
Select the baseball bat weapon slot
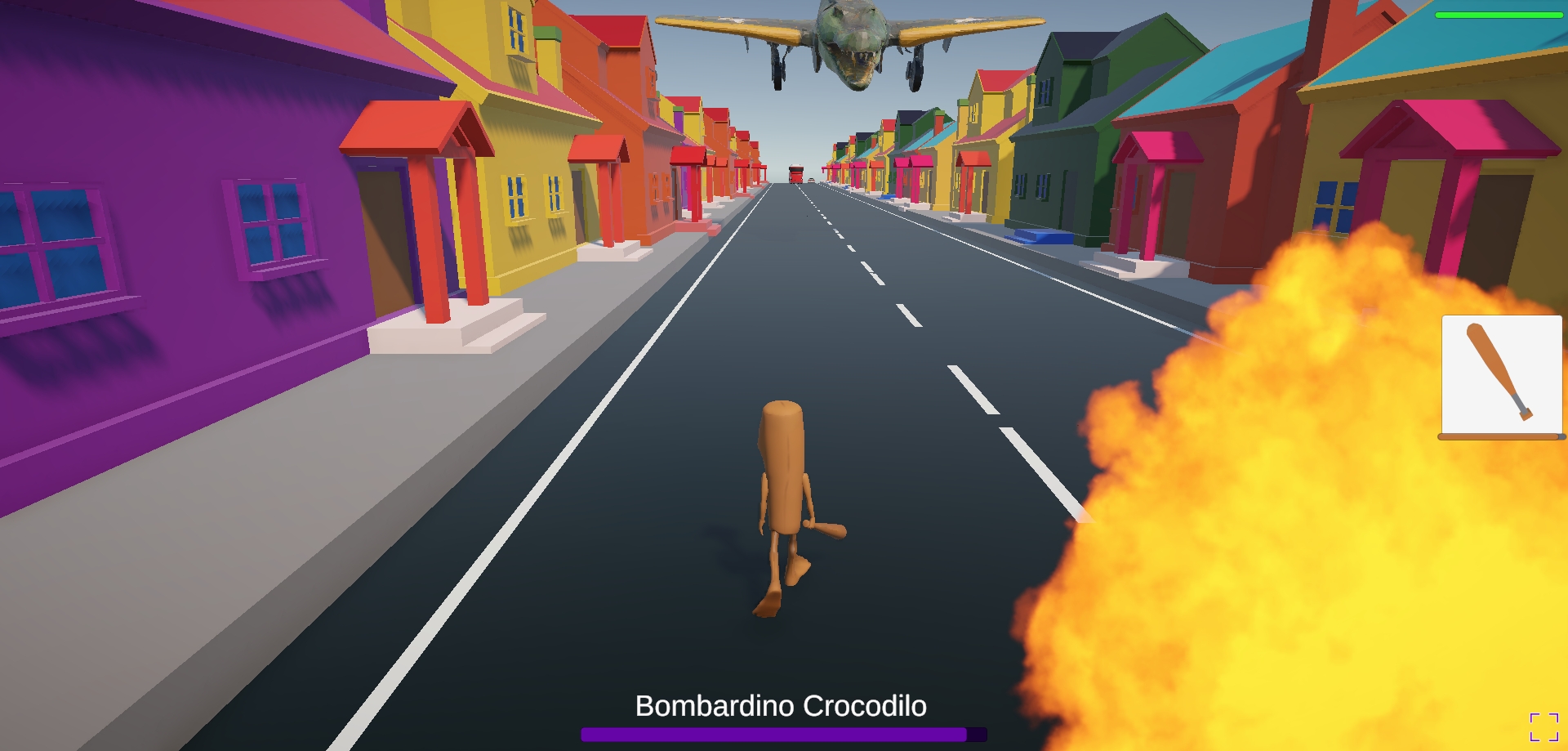tap(1501, 375)
